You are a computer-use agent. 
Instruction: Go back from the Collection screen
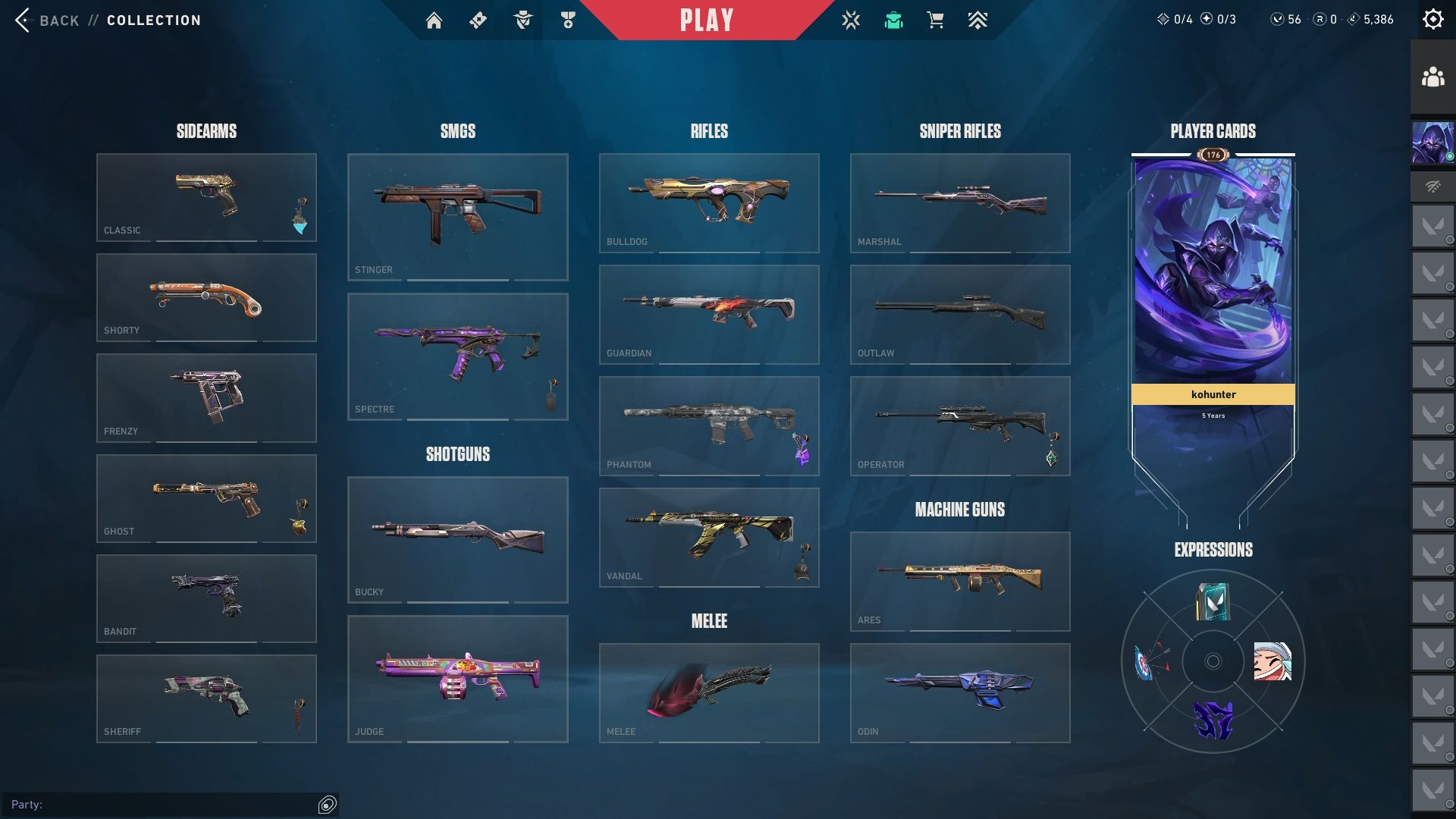45,20
